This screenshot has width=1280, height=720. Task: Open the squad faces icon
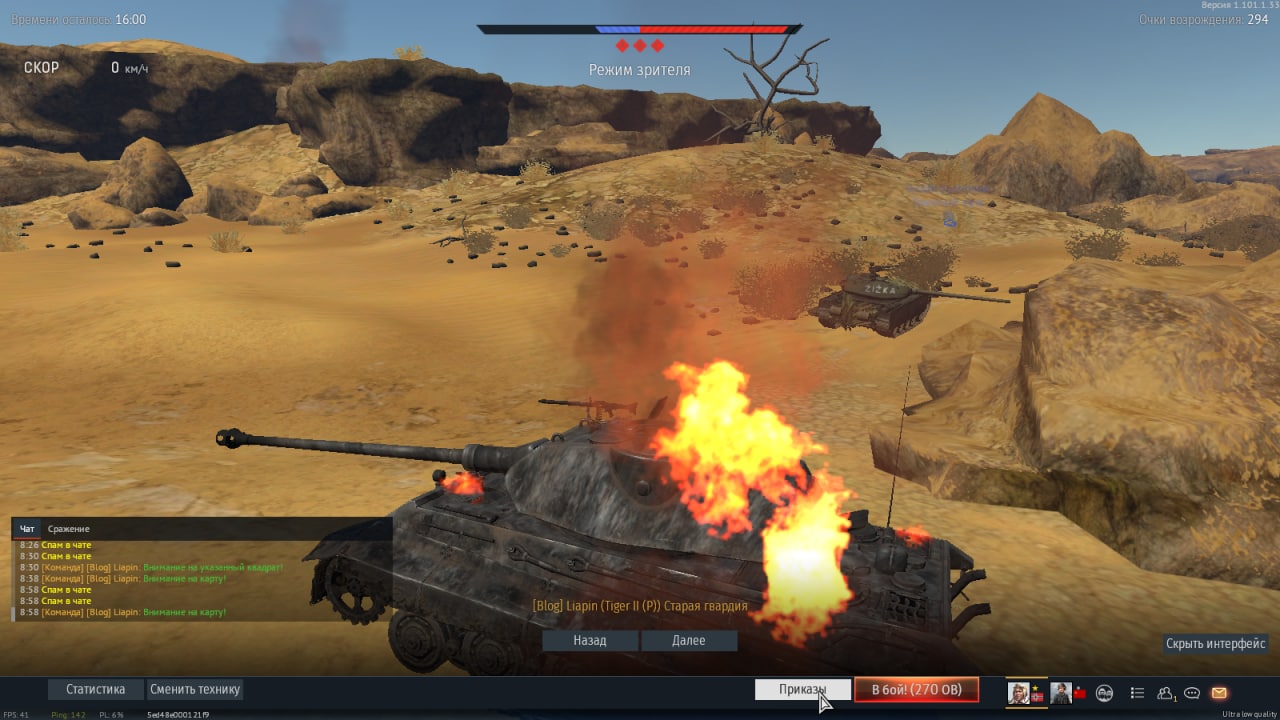click(x=1105, y=692)
